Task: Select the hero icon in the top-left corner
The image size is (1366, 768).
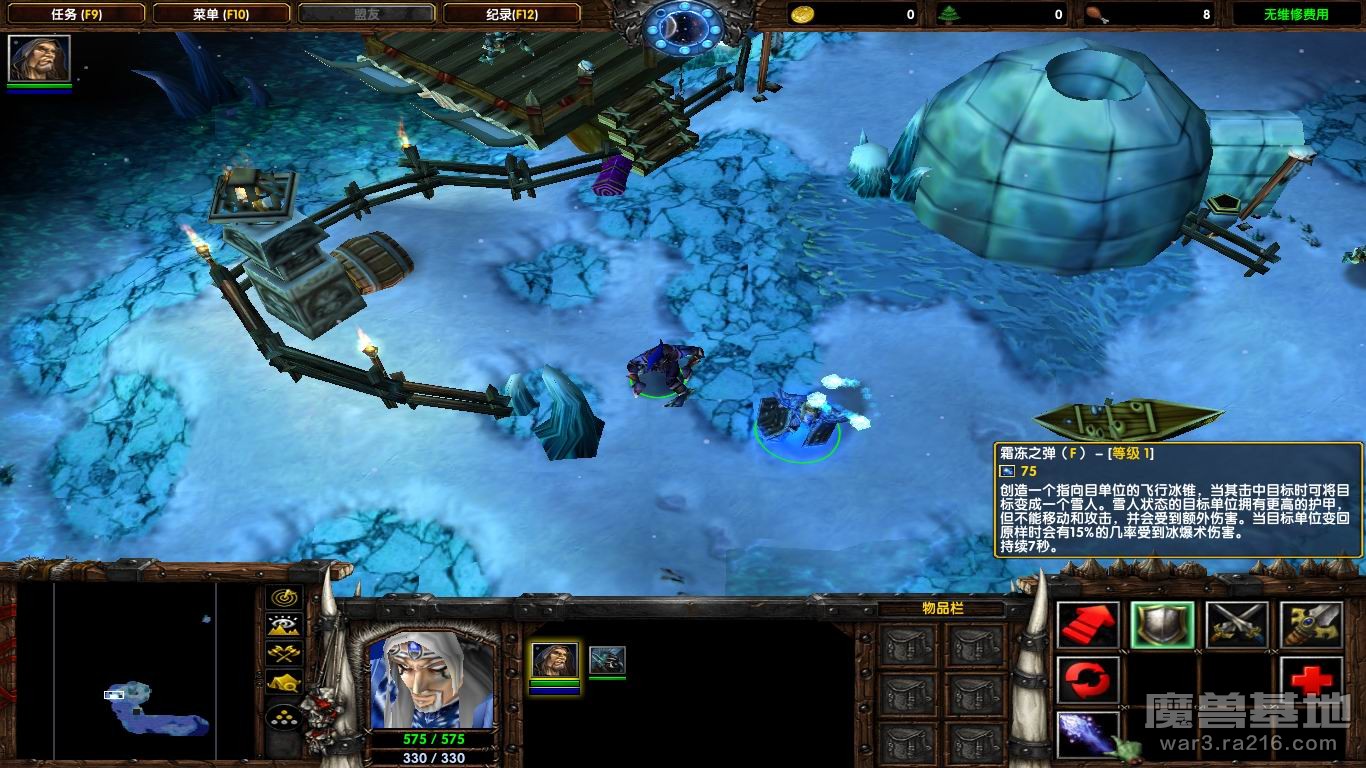Action: 39,58
